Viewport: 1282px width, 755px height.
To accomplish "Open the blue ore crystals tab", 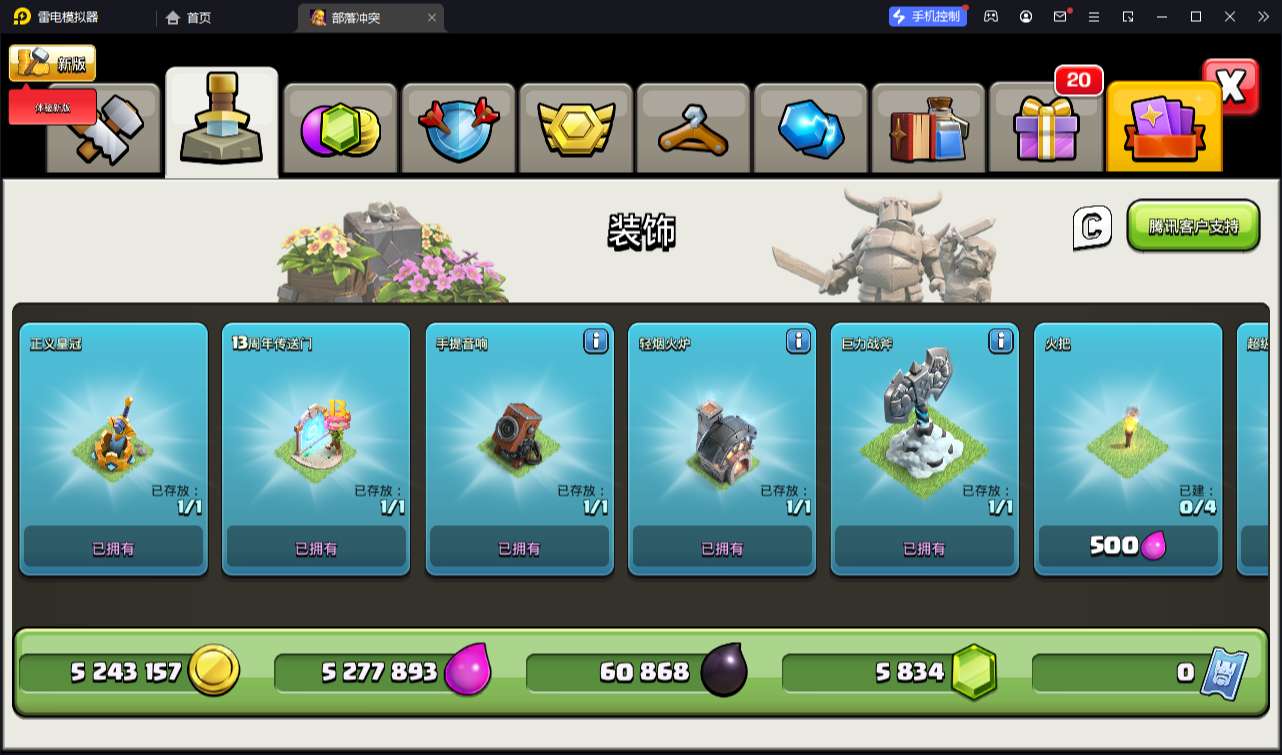I will pos(811,130).
